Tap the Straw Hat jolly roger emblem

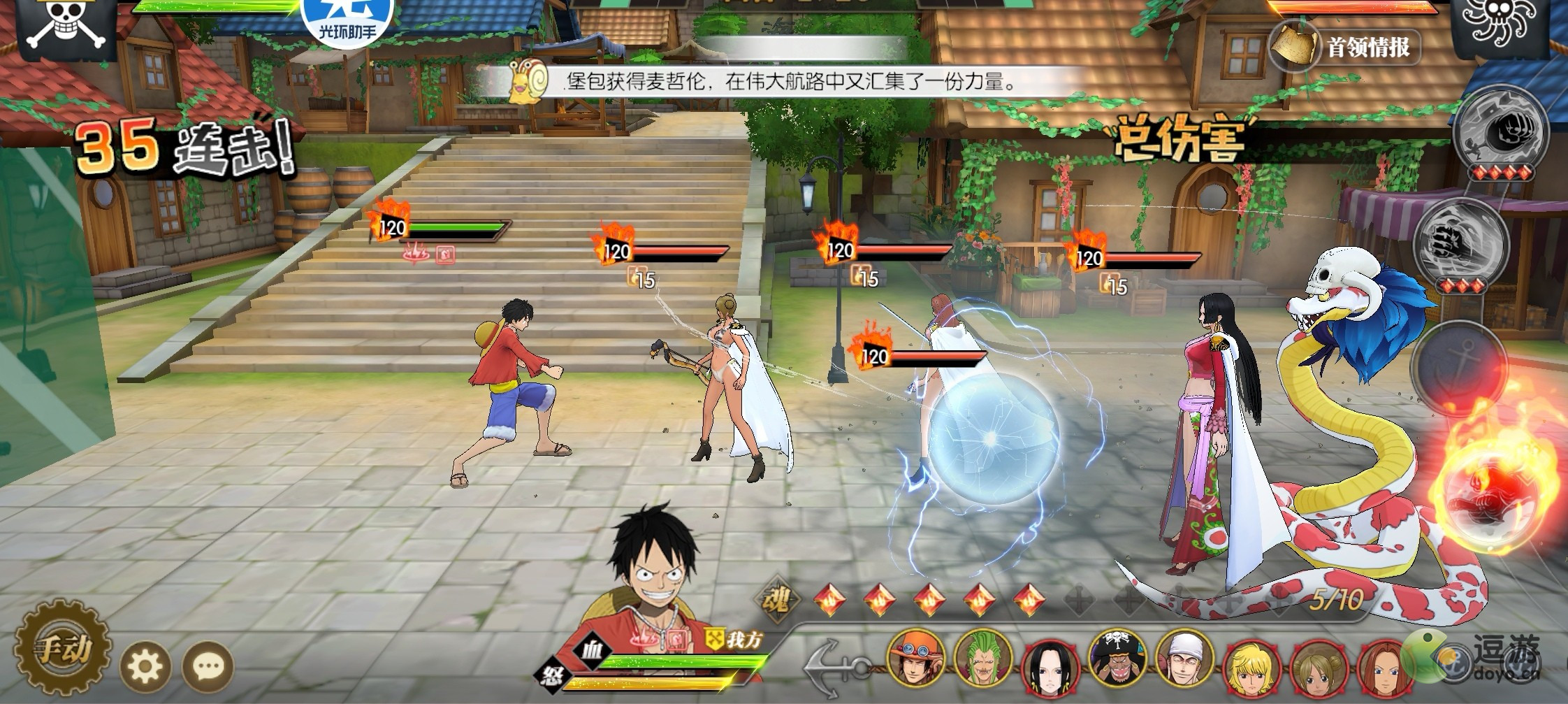65,26
